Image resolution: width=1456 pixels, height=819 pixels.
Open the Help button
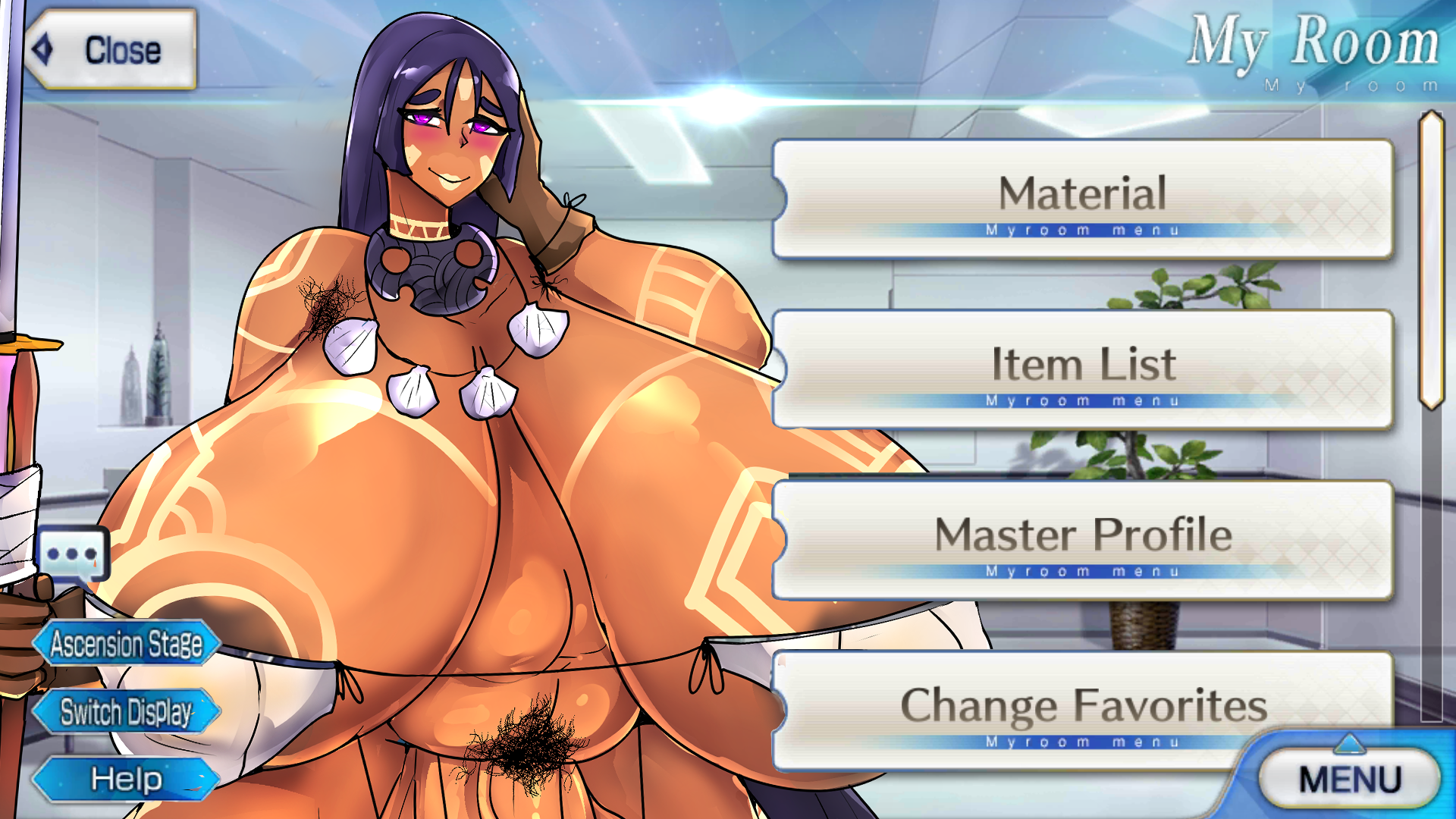[127, 779]
